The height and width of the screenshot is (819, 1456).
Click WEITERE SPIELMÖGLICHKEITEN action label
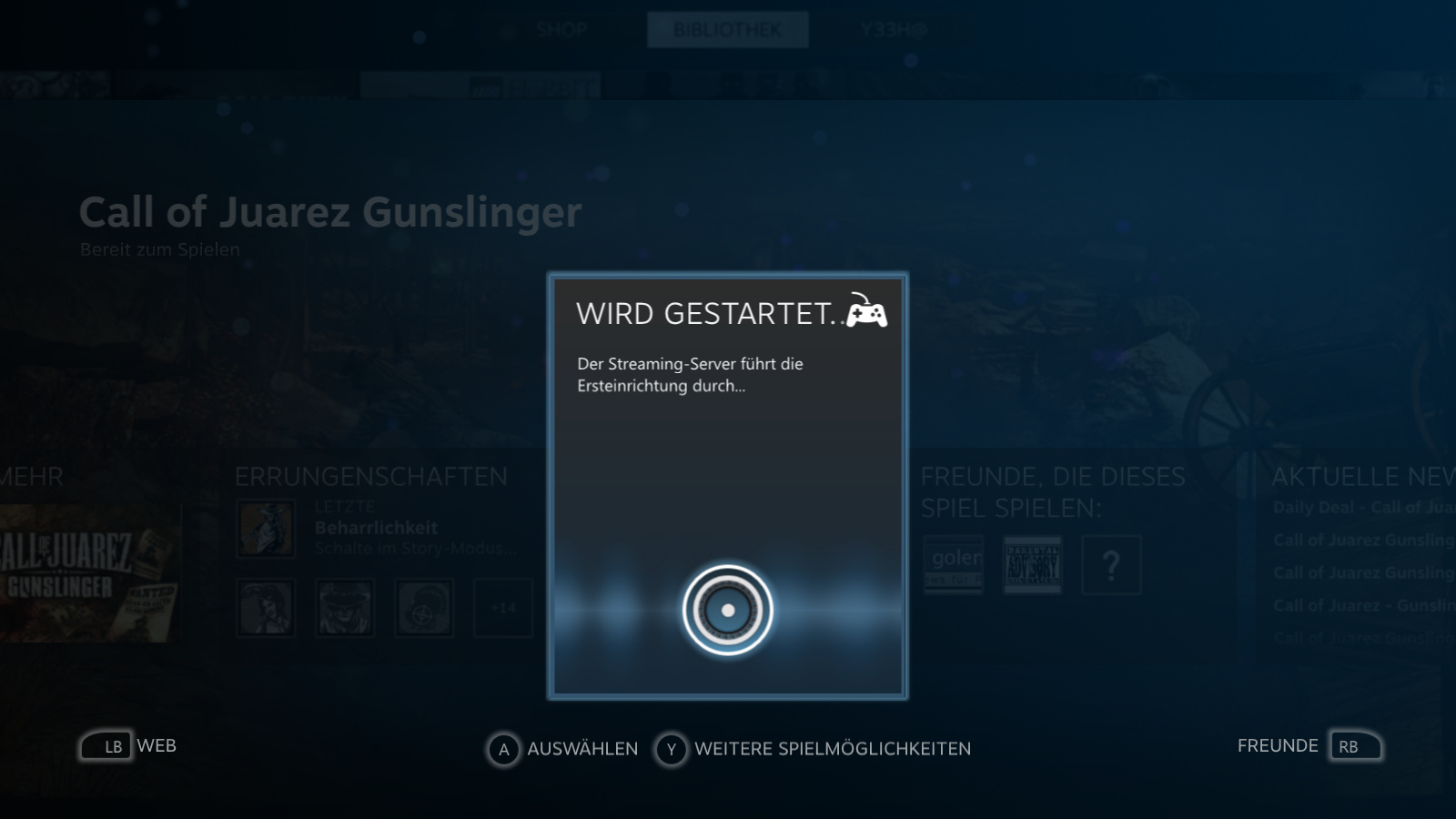click(833, 749)
